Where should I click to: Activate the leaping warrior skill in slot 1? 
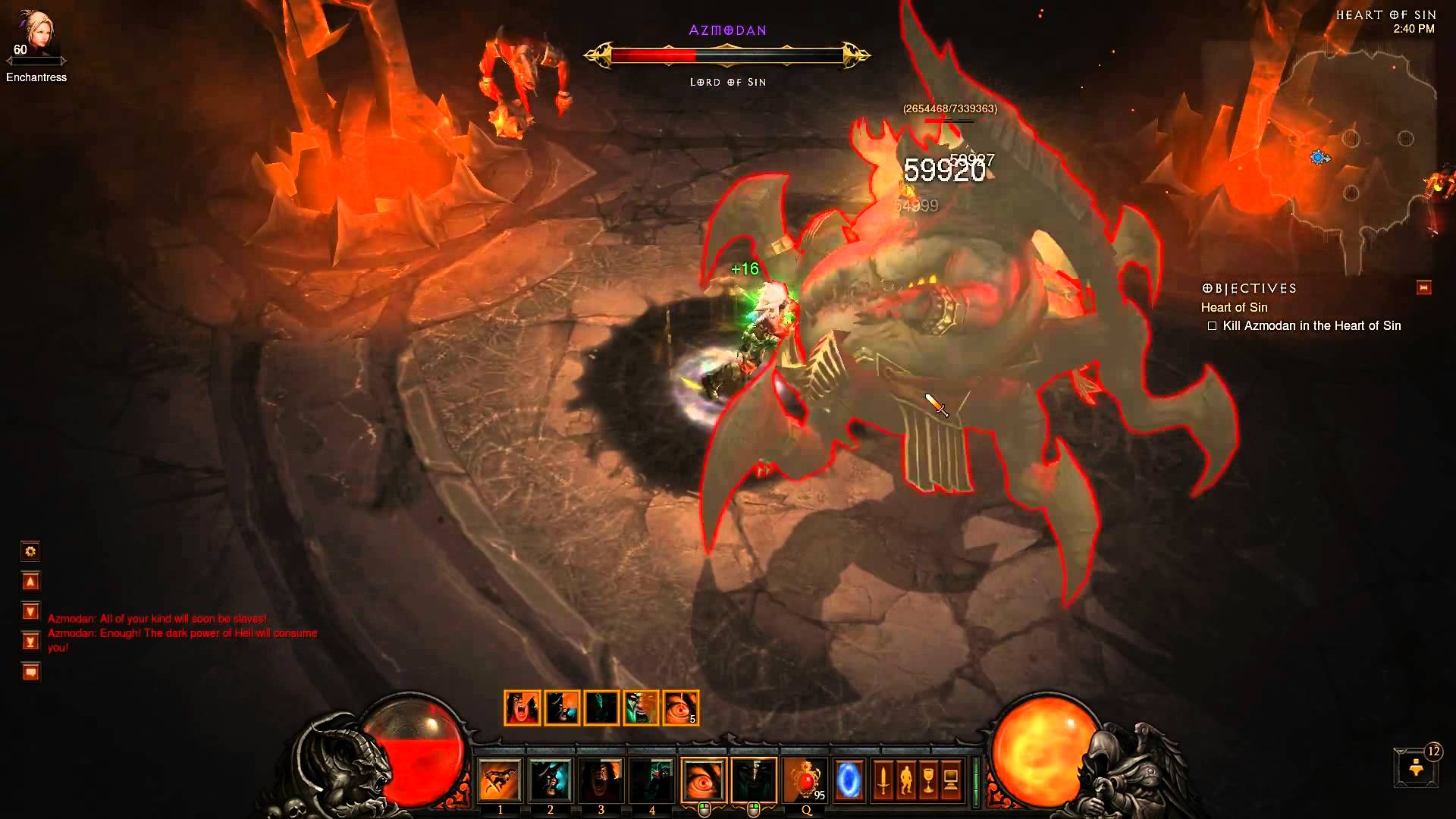500,780
